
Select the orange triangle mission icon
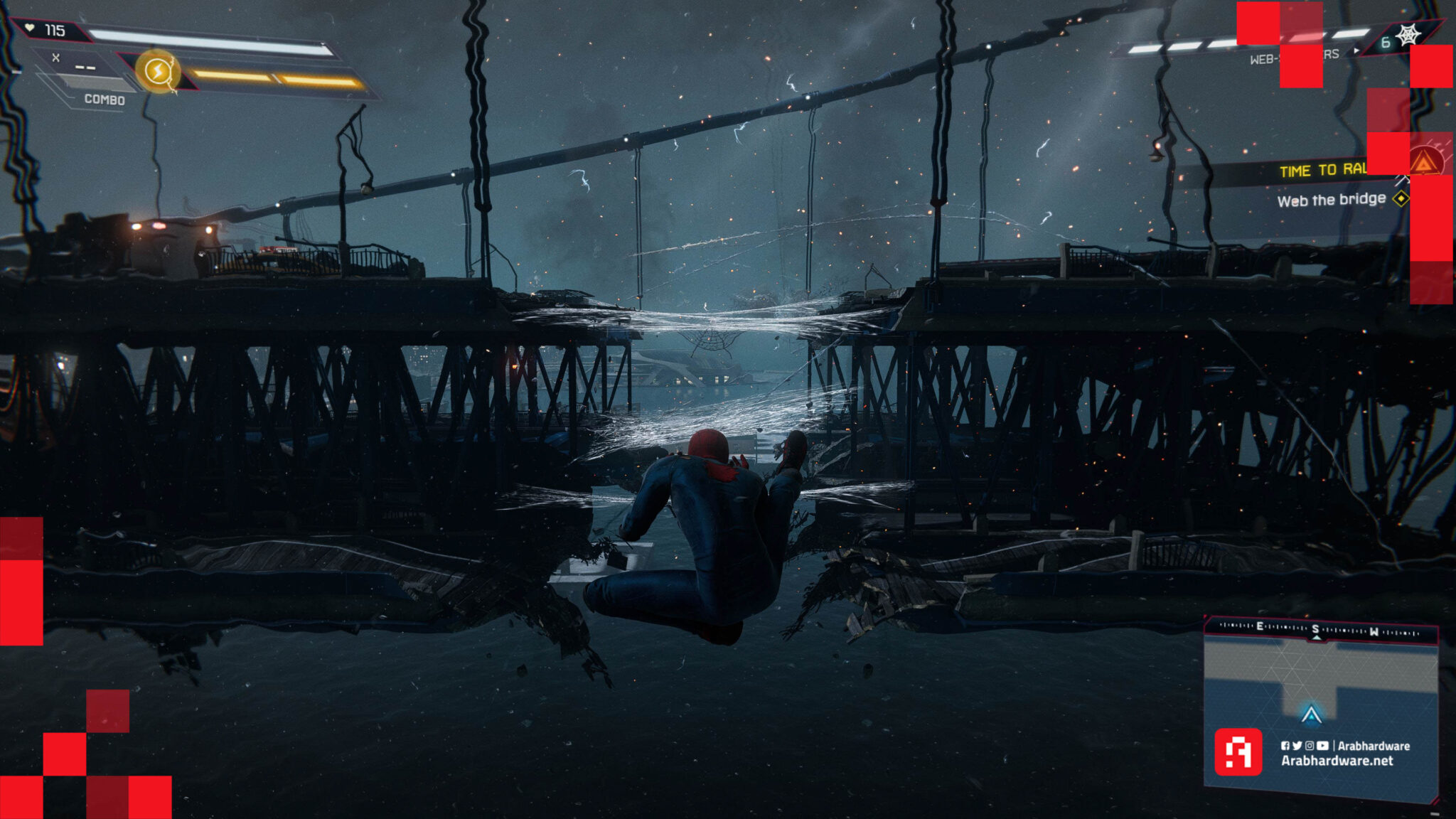(1424, 164)
